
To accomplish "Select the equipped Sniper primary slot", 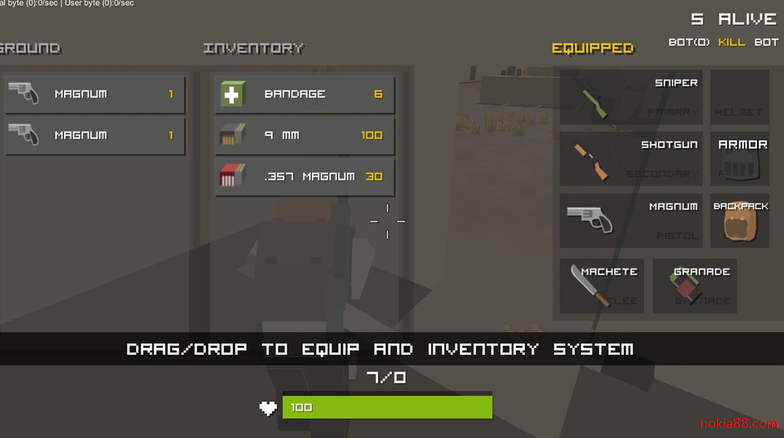I will [631, 97].
